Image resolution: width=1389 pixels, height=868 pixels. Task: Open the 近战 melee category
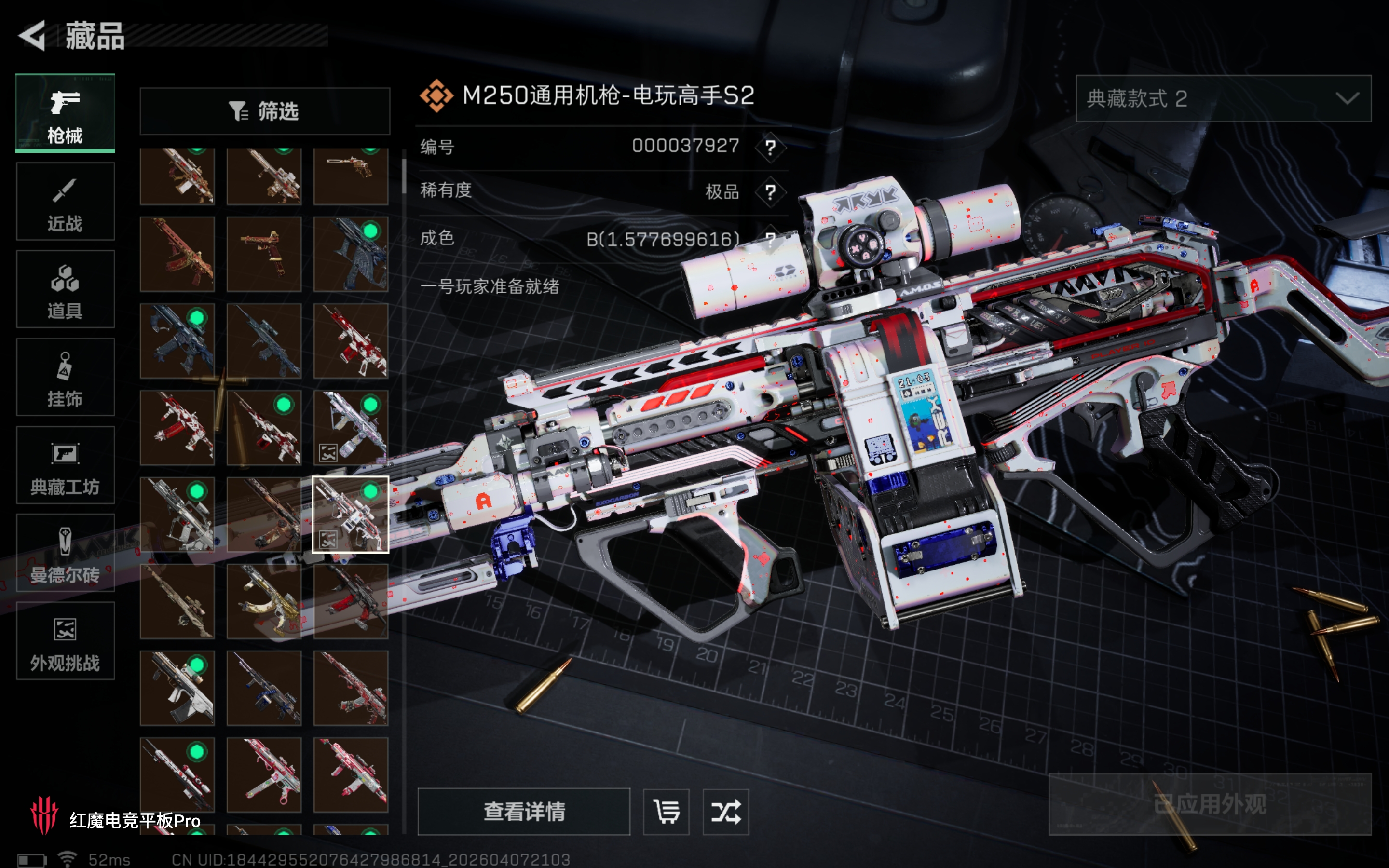coord(65,202)
